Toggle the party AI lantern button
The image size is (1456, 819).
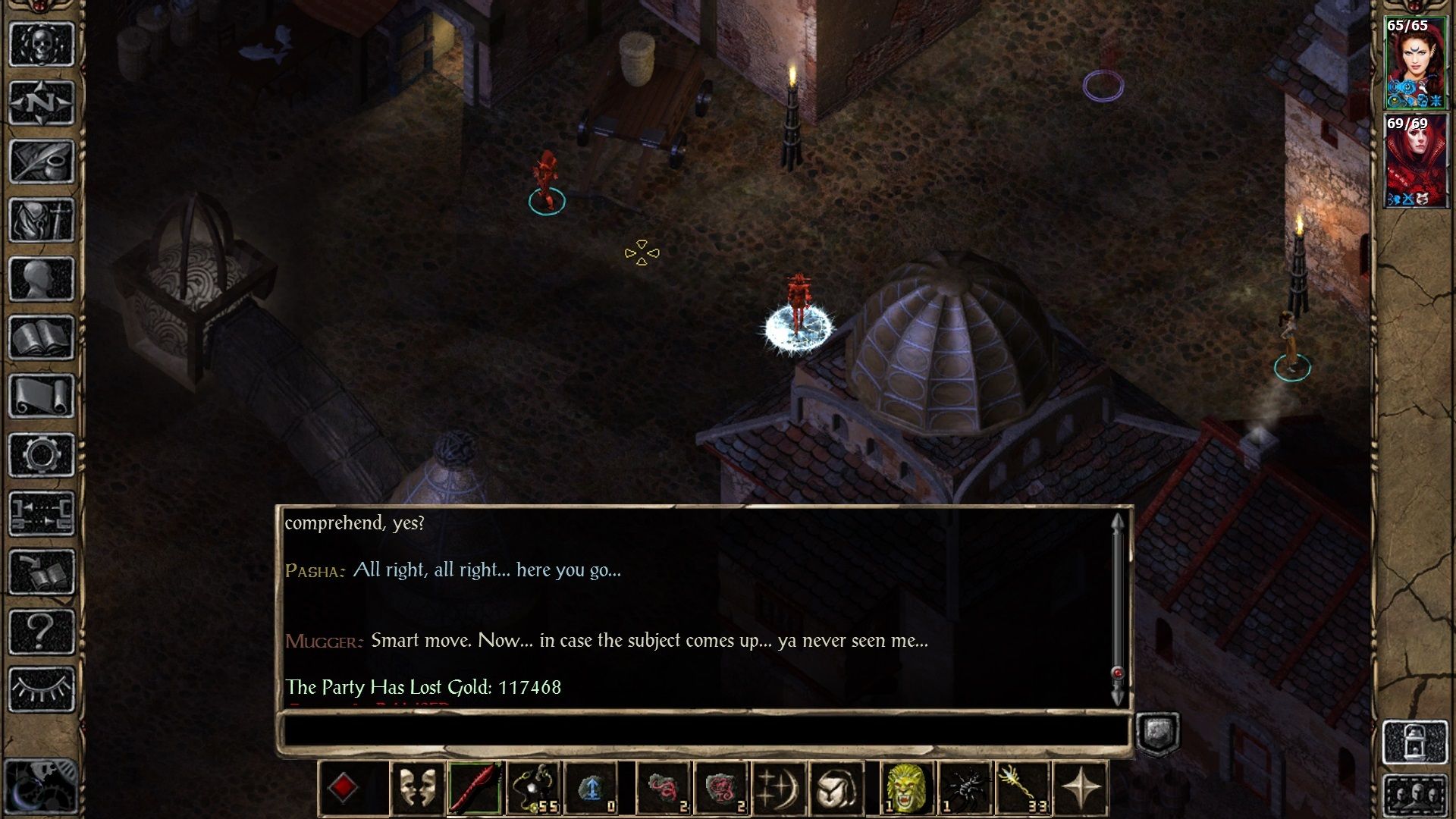click(1415, 742)
